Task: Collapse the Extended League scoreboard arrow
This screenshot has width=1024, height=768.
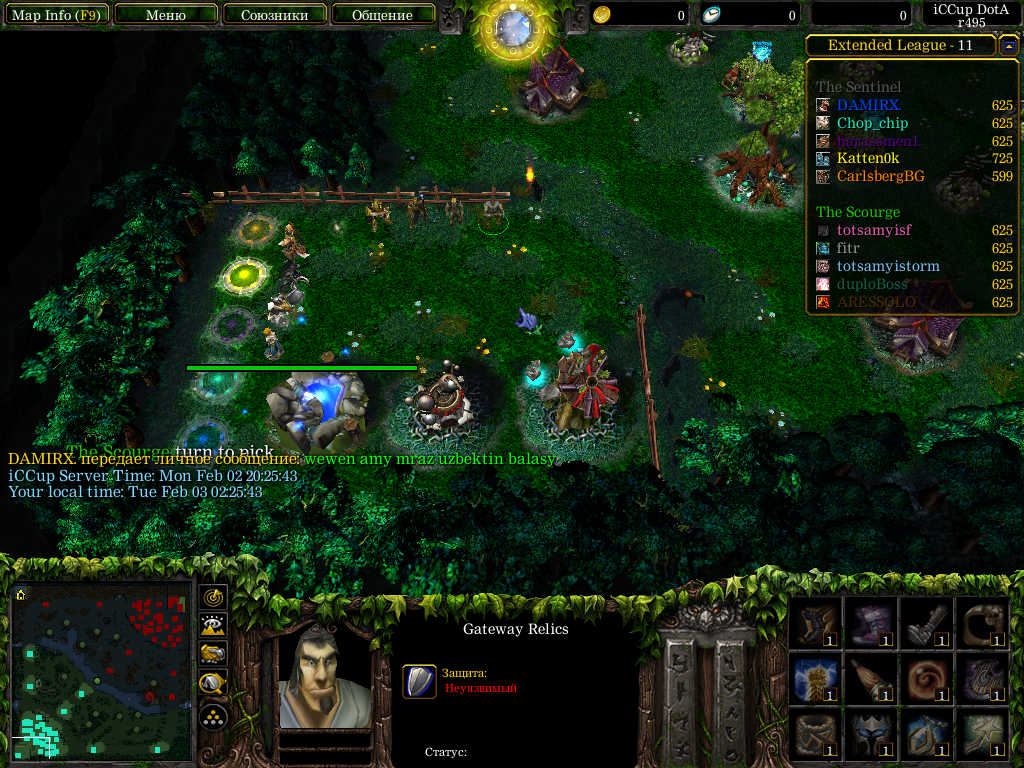Action: click(x=1009, y=45)
